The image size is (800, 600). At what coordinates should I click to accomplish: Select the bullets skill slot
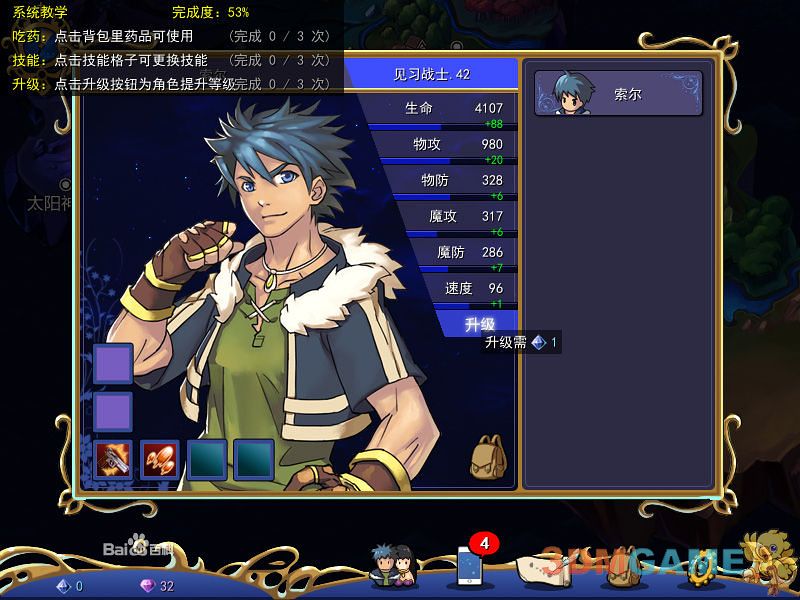tap(160, 459)
